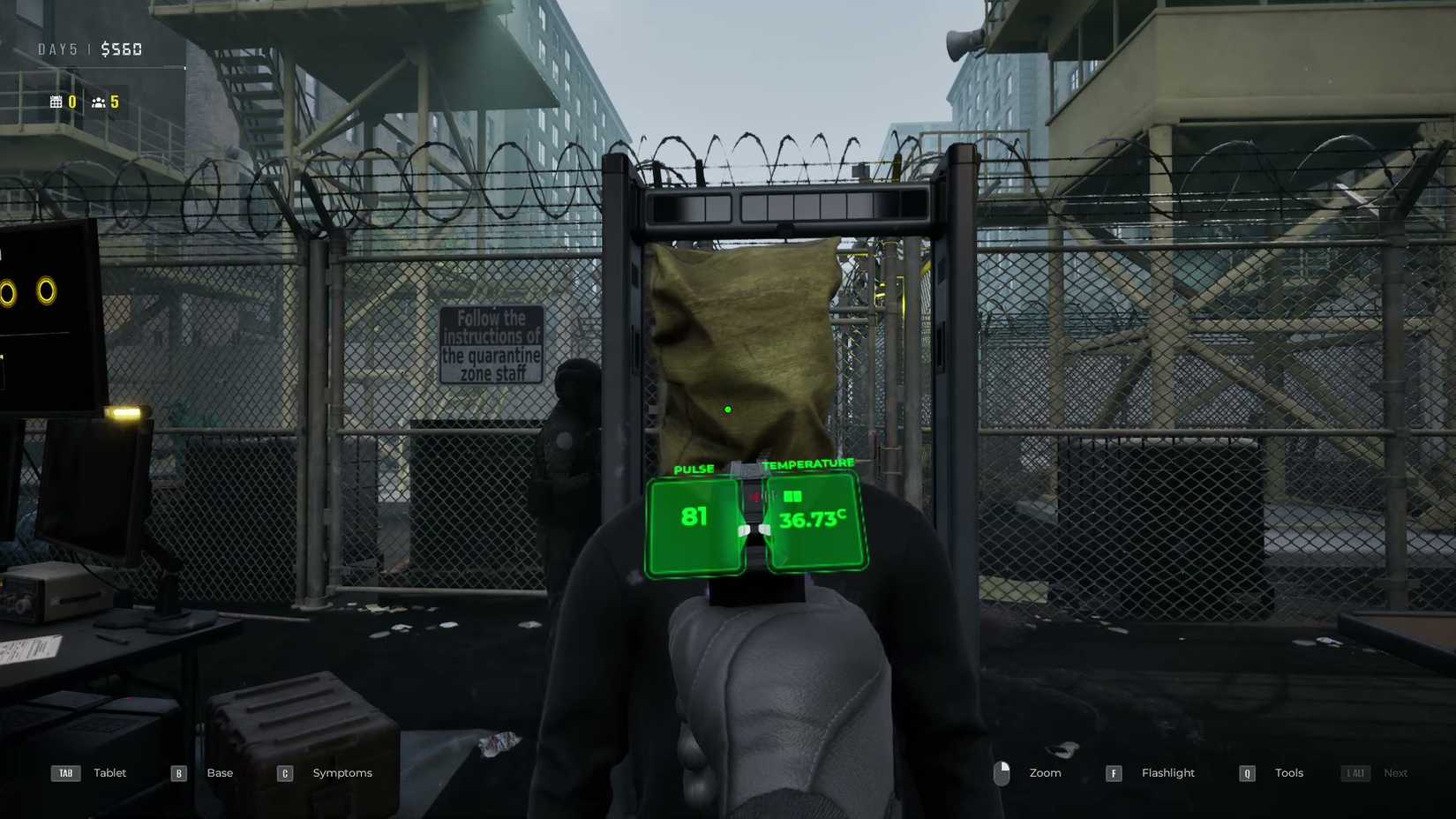Toggle the green battery indicator on temperature panel
The image size is (1456, 819).
pyautogui.click(x=792, y=496)
